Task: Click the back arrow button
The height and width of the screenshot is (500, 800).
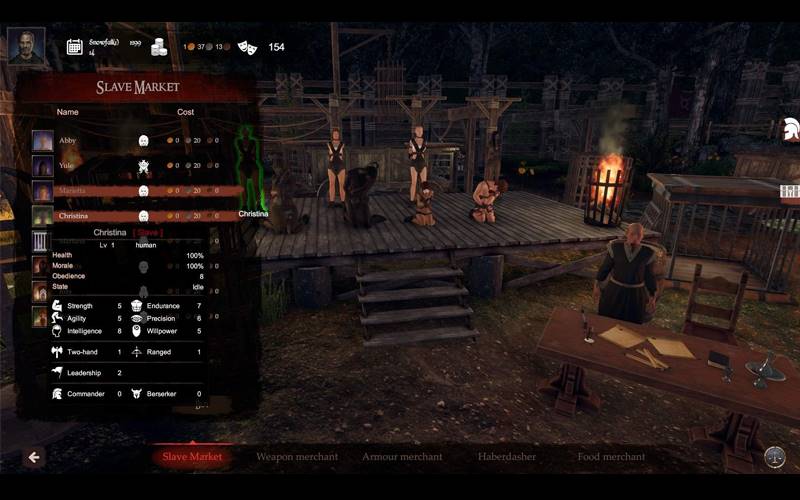Action: pyautogui.click(x=34, y=457)
